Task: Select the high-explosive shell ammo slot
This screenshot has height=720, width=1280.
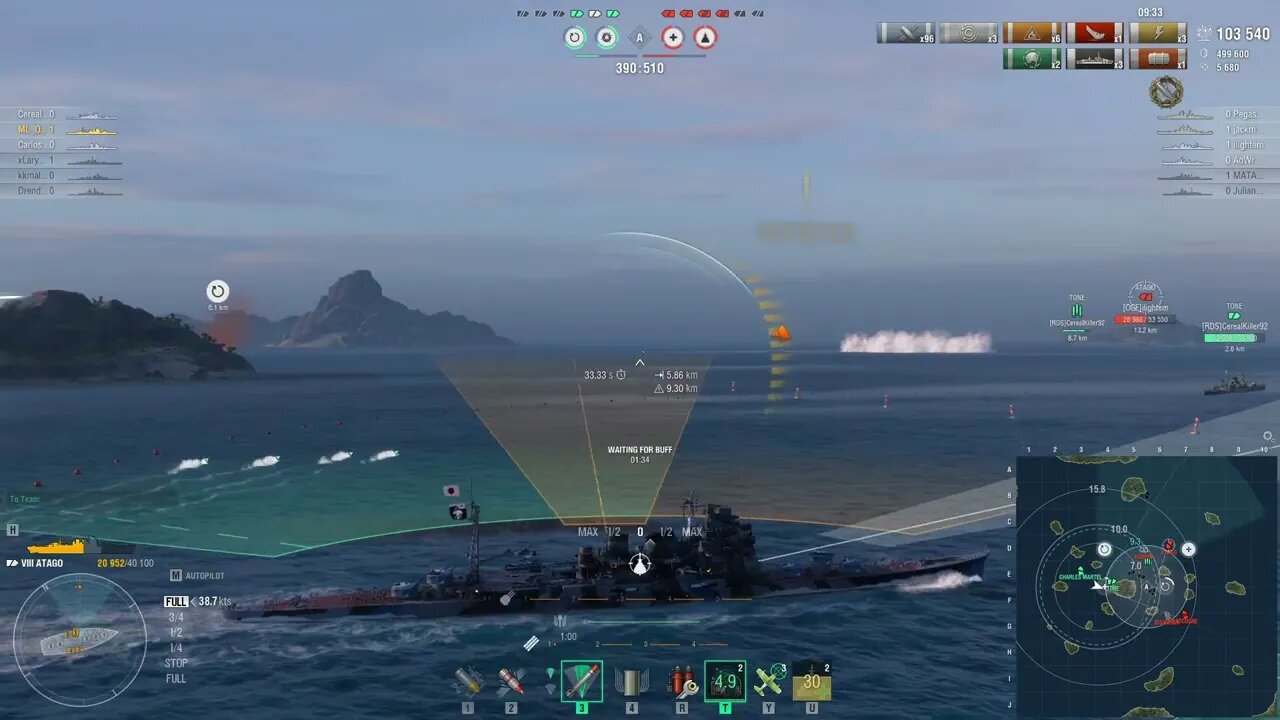Action: [x=468, y=681]
